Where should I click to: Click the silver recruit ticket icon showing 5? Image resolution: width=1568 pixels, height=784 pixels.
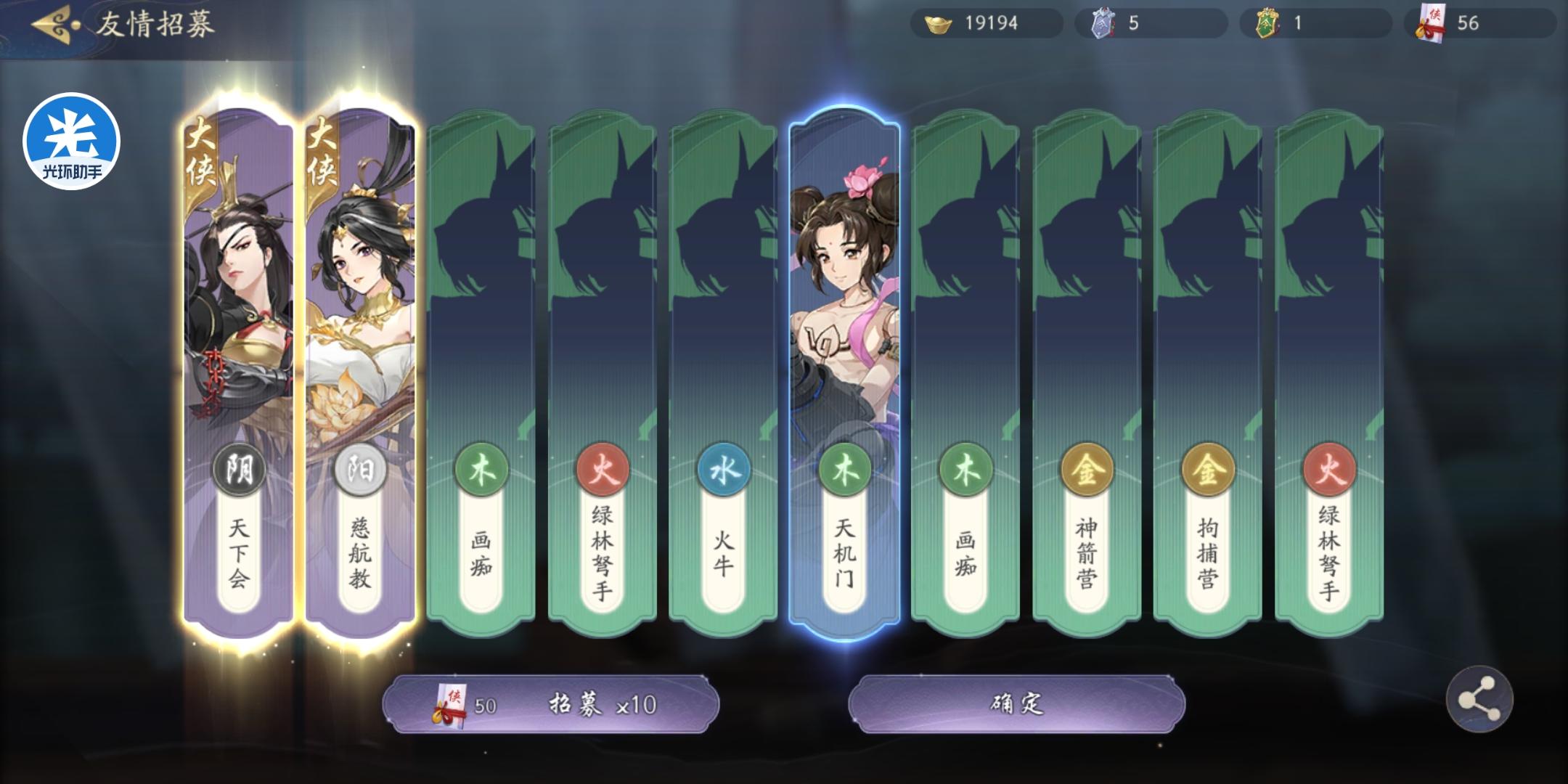[1104, 23]
